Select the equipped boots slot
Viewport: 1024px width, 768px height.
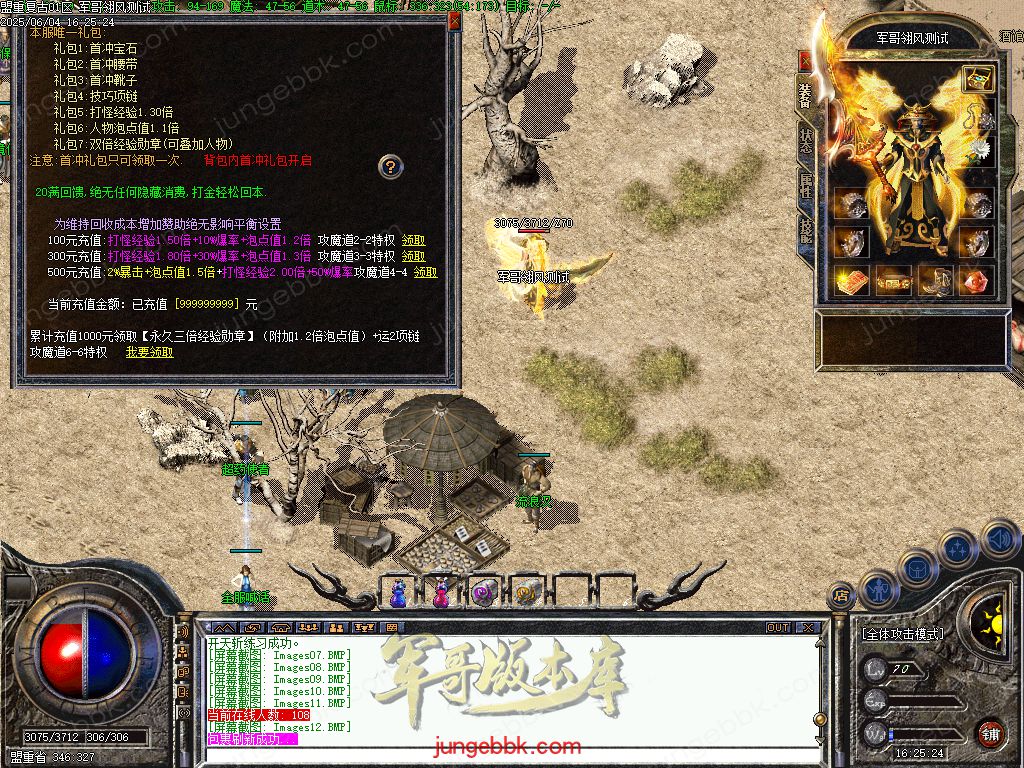coord(936,281)
